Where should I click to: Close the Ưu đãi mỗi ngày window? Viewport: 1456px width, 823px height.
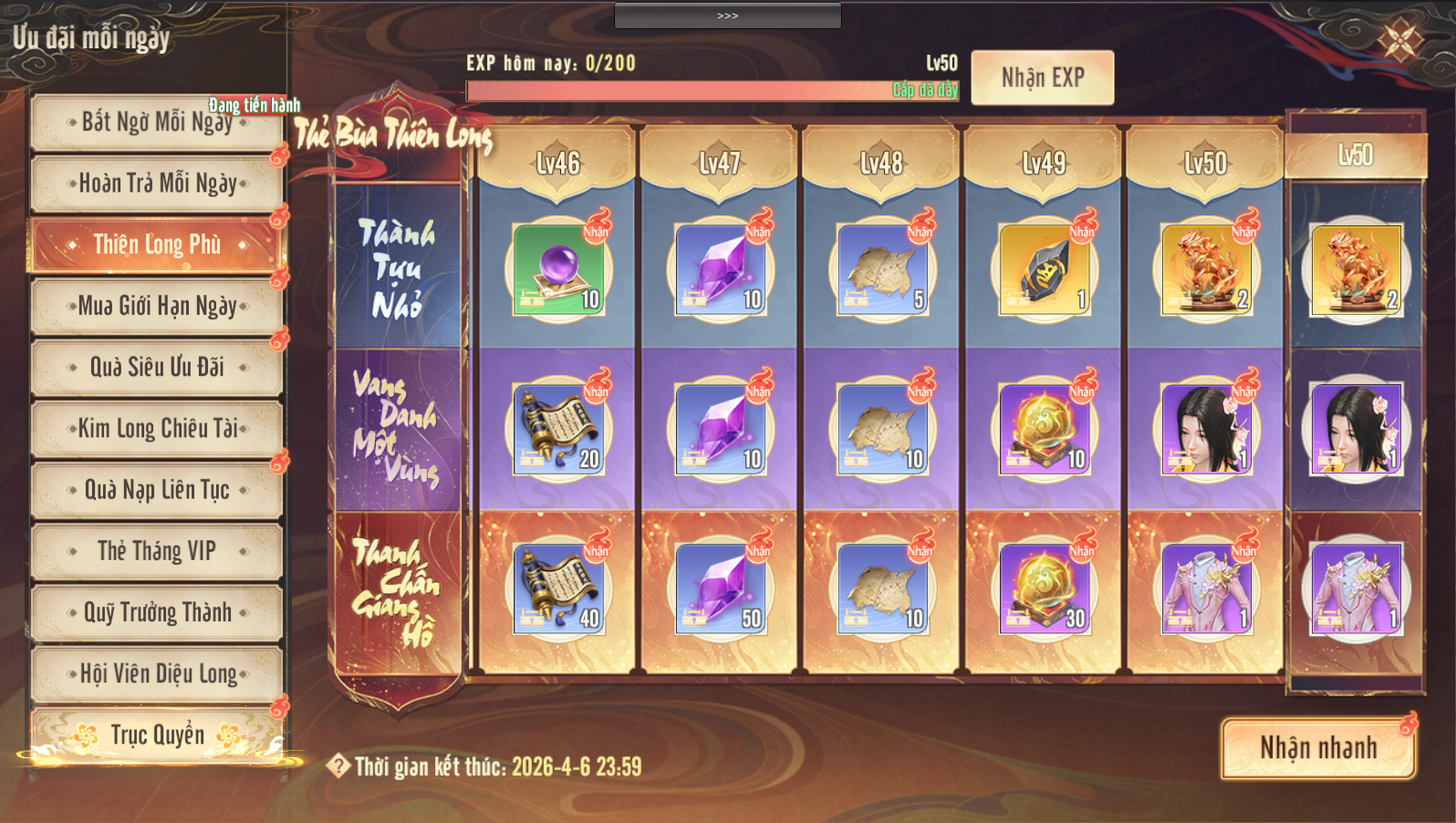(x=1399, y=39)
